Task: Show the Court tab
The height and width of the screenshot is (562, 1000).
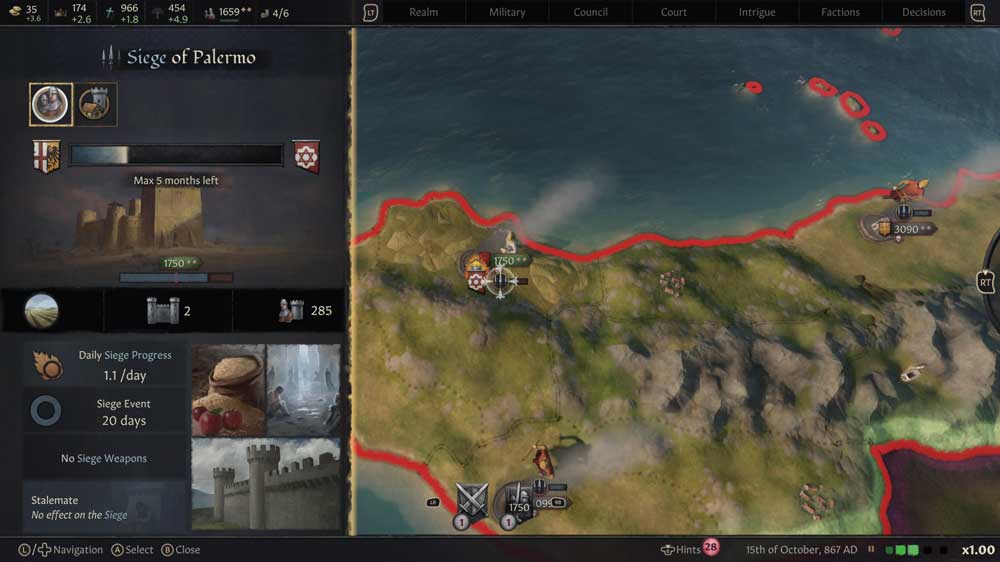Action: tap(674, 12)
